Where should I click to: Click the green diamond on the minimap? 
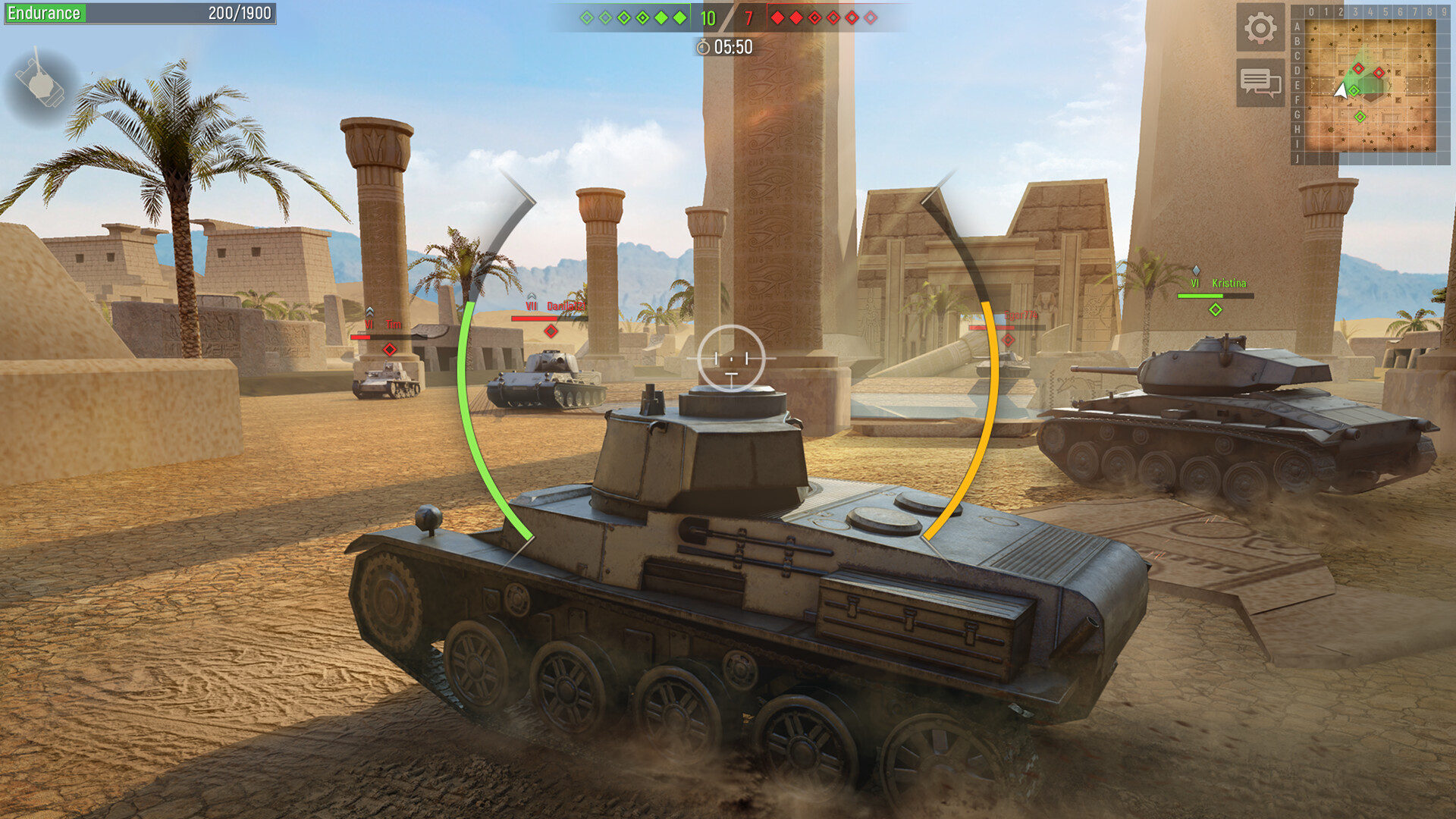1361,116
